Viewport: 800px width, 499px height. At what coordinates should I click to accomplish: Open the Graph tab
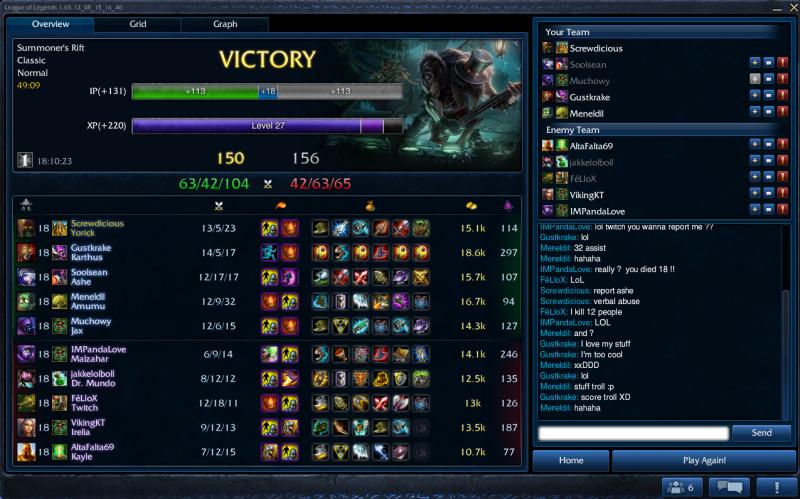coord(225,24)
